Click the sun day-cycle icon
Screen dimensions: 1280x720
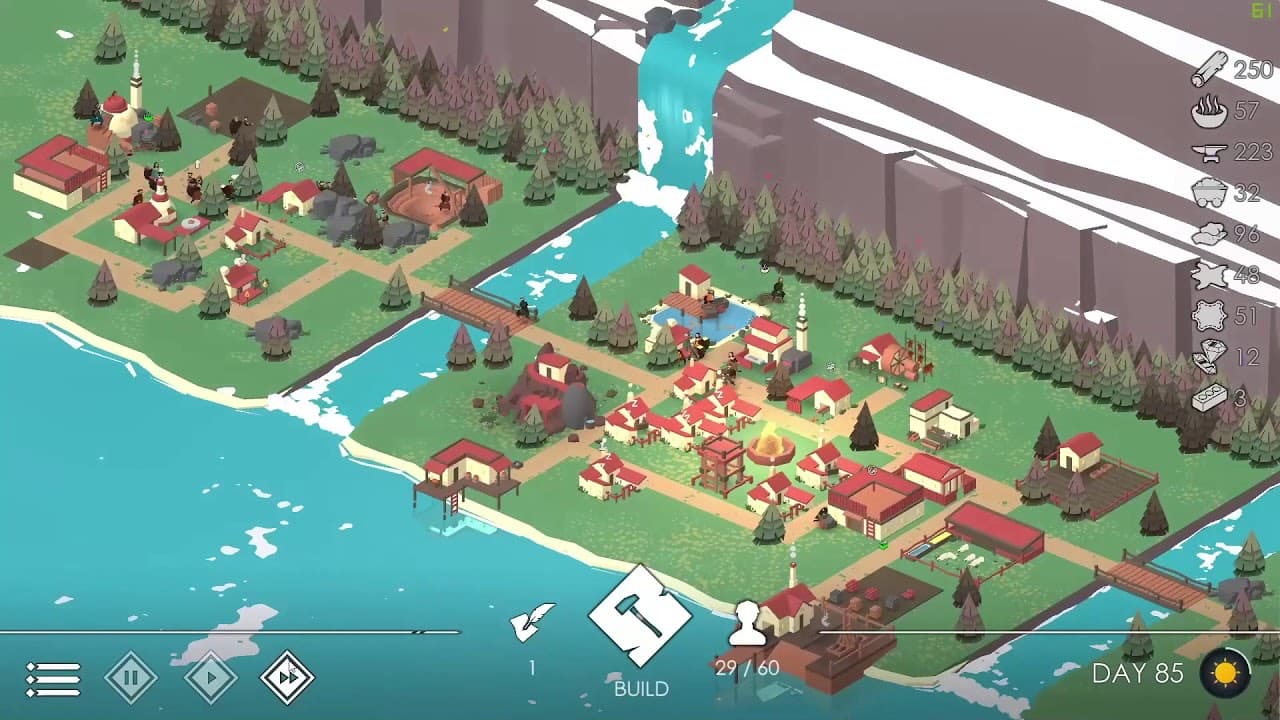[1225, 673]
